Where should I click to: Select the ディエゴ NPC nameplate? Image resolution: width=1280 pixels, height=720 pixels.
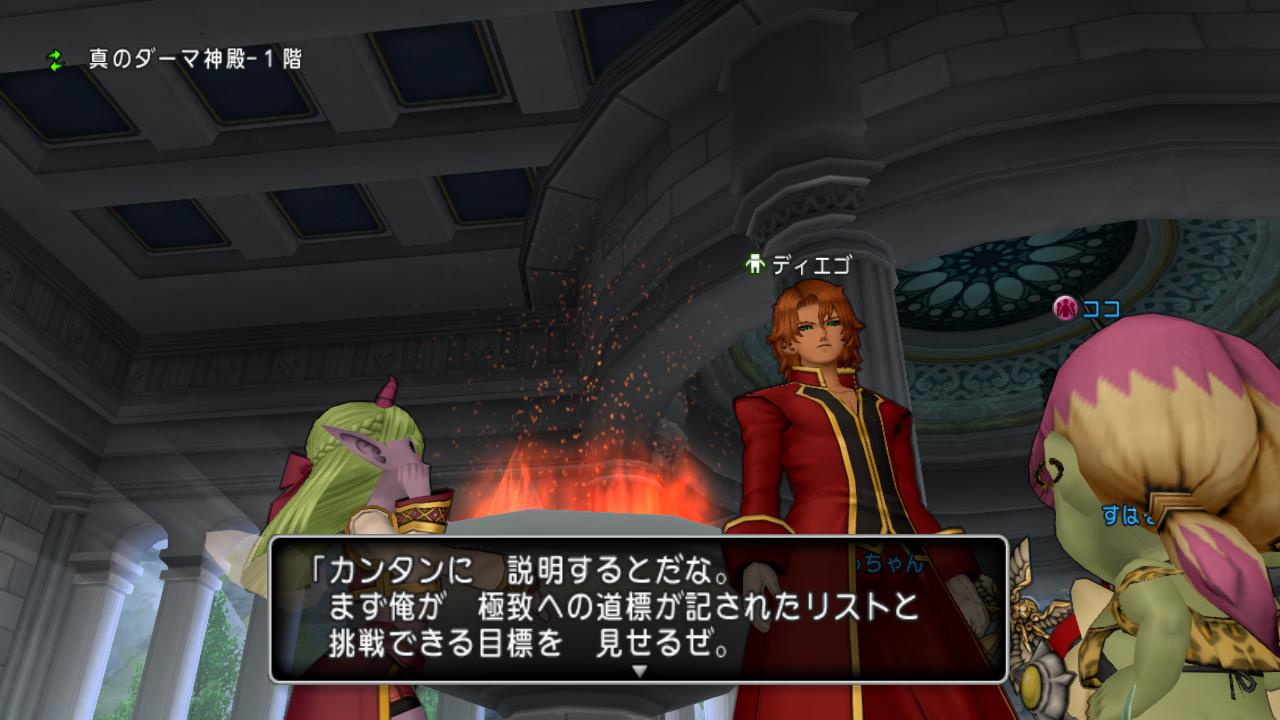(x=798, y=265)
